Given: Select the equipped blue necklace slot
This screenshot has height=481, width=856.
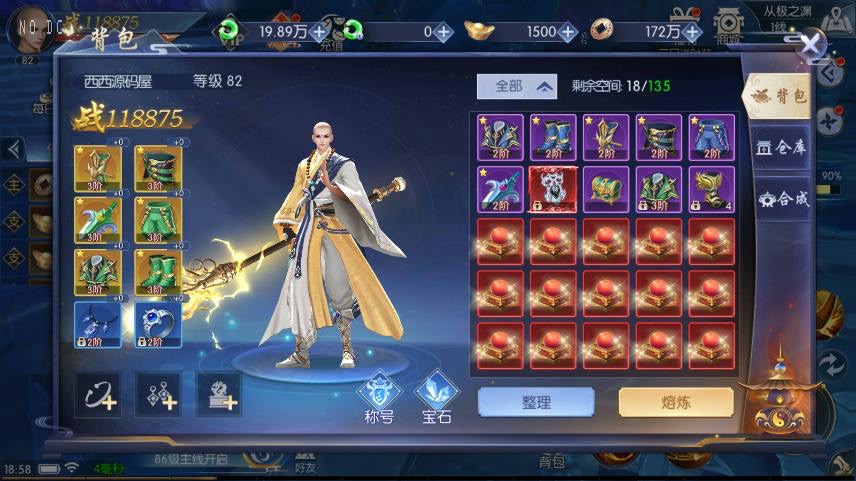Looking at the screenshot, I should point(98,324).
